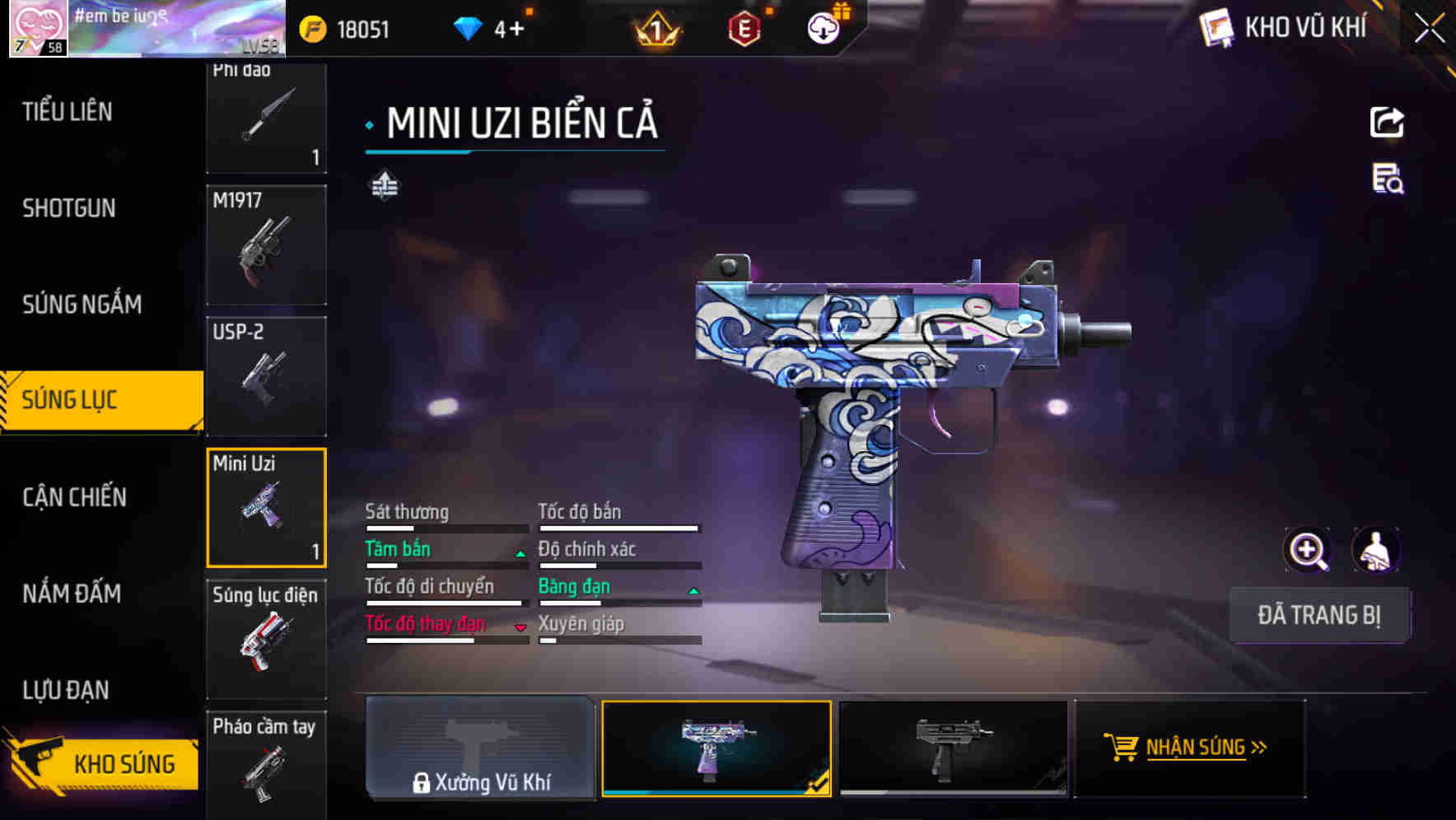
Task: Select the M1917 revolver slot
Action: click(266, 245)
